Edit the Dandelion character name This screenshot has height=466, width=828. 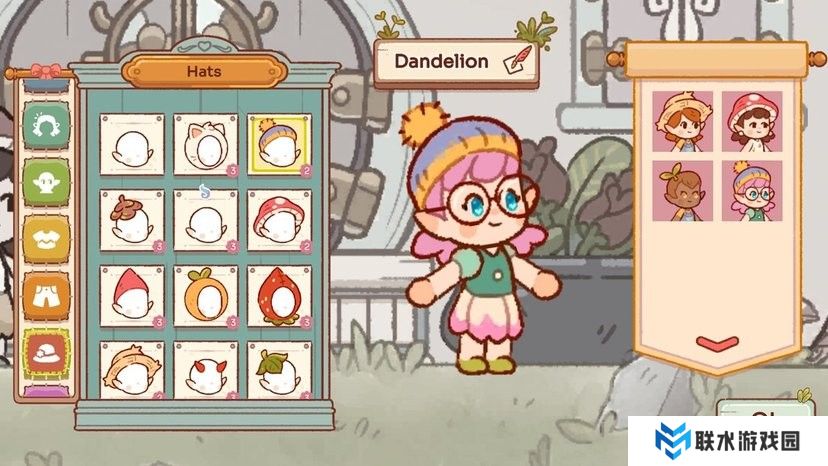click(x=518, y=62)
